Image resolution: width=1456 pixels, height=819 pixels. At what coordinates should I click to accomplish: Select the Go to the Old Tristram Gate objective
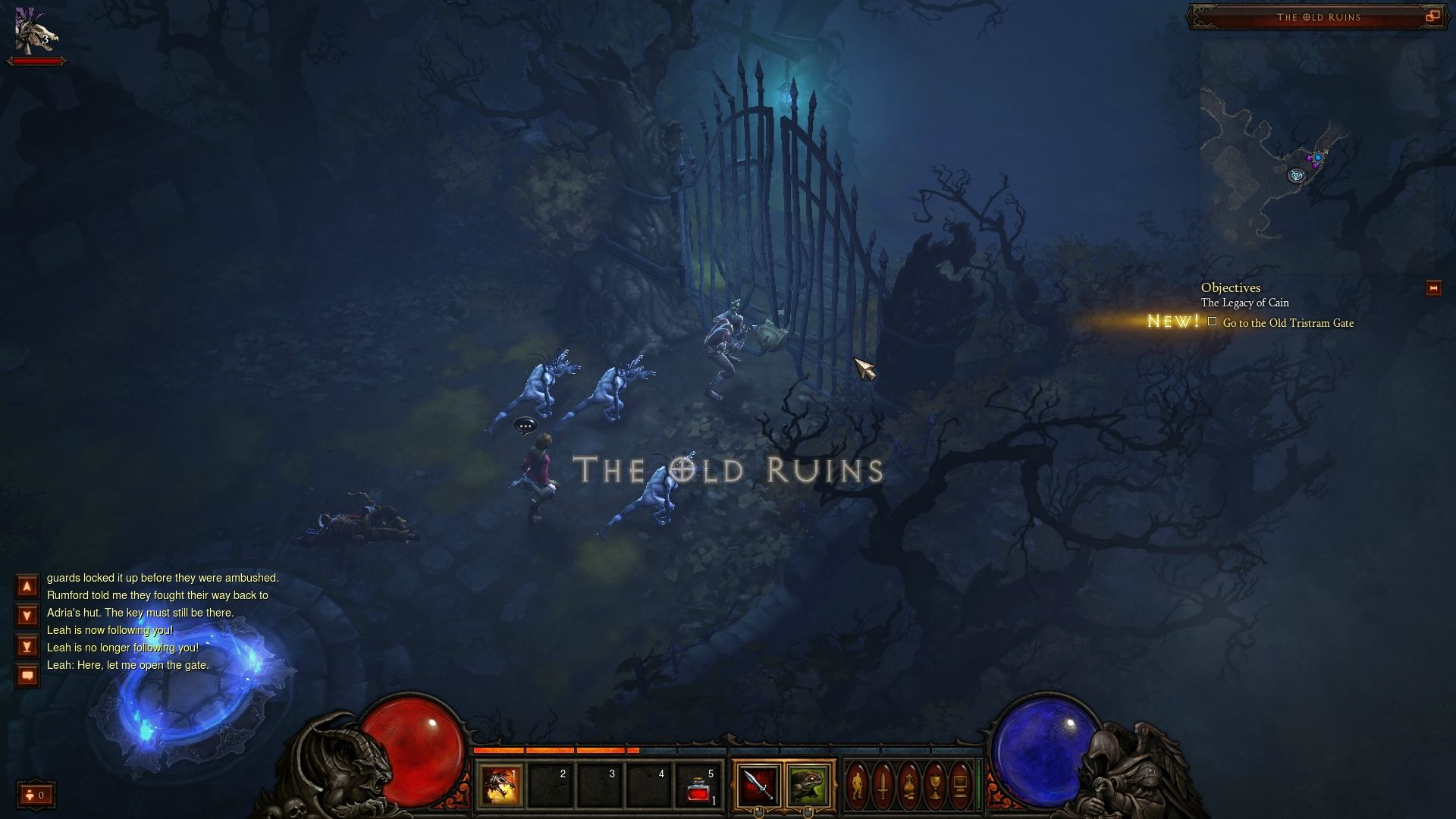[x=1288, y=323]
